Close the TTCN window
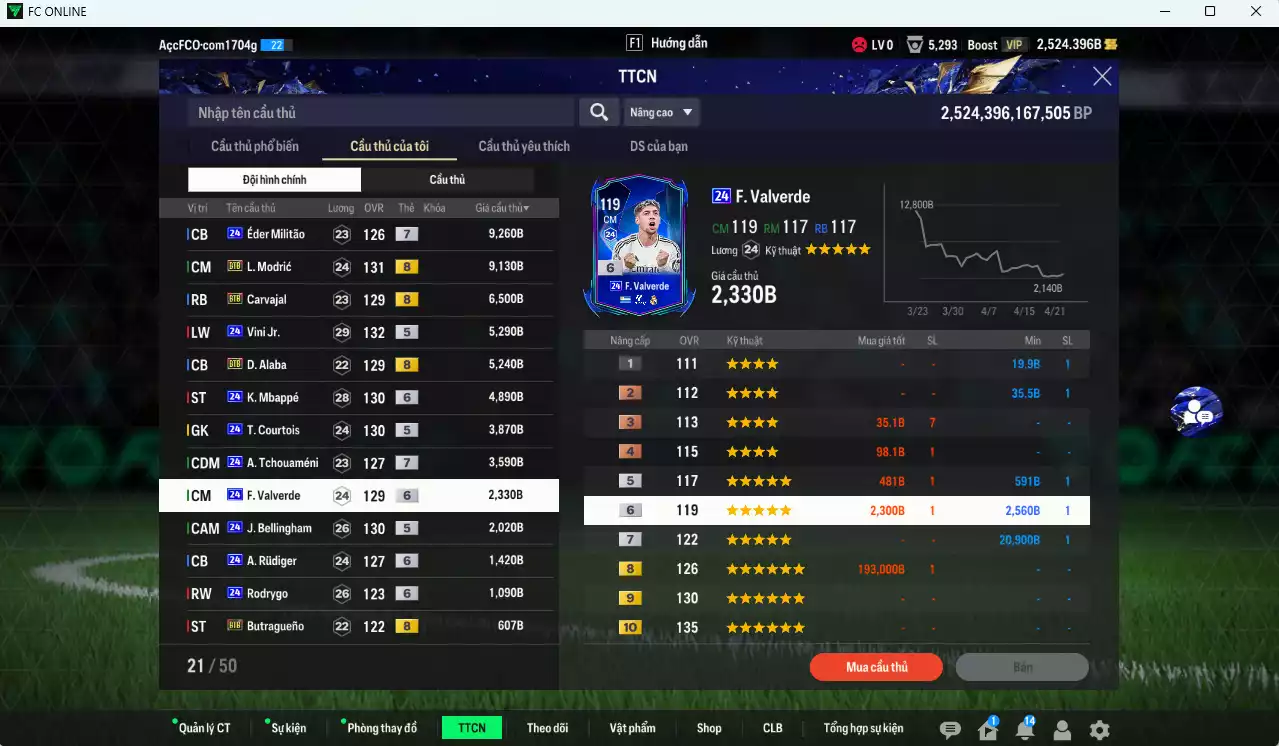The image size is (1279, 746). click(1102, 77)
